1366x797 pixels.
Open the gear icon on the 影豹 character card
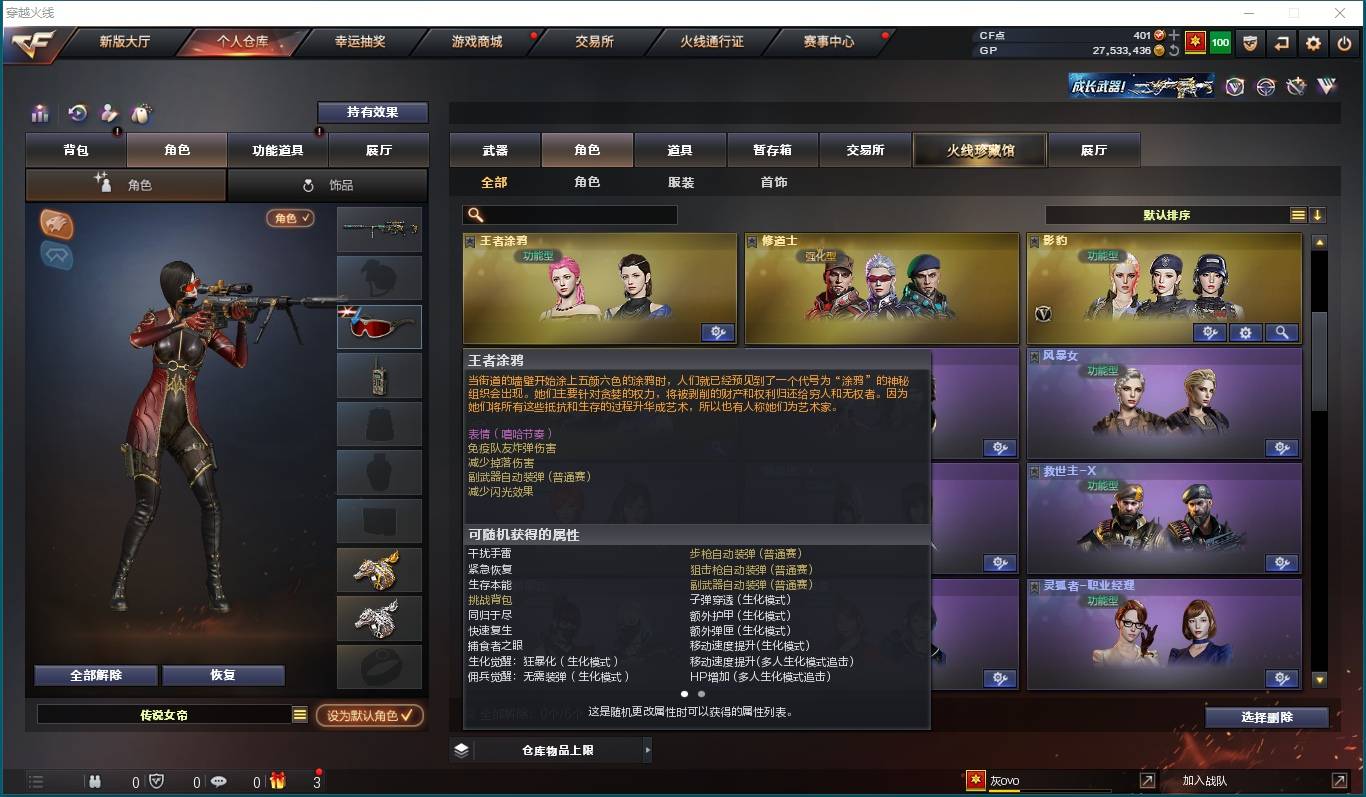(1246, 333)
